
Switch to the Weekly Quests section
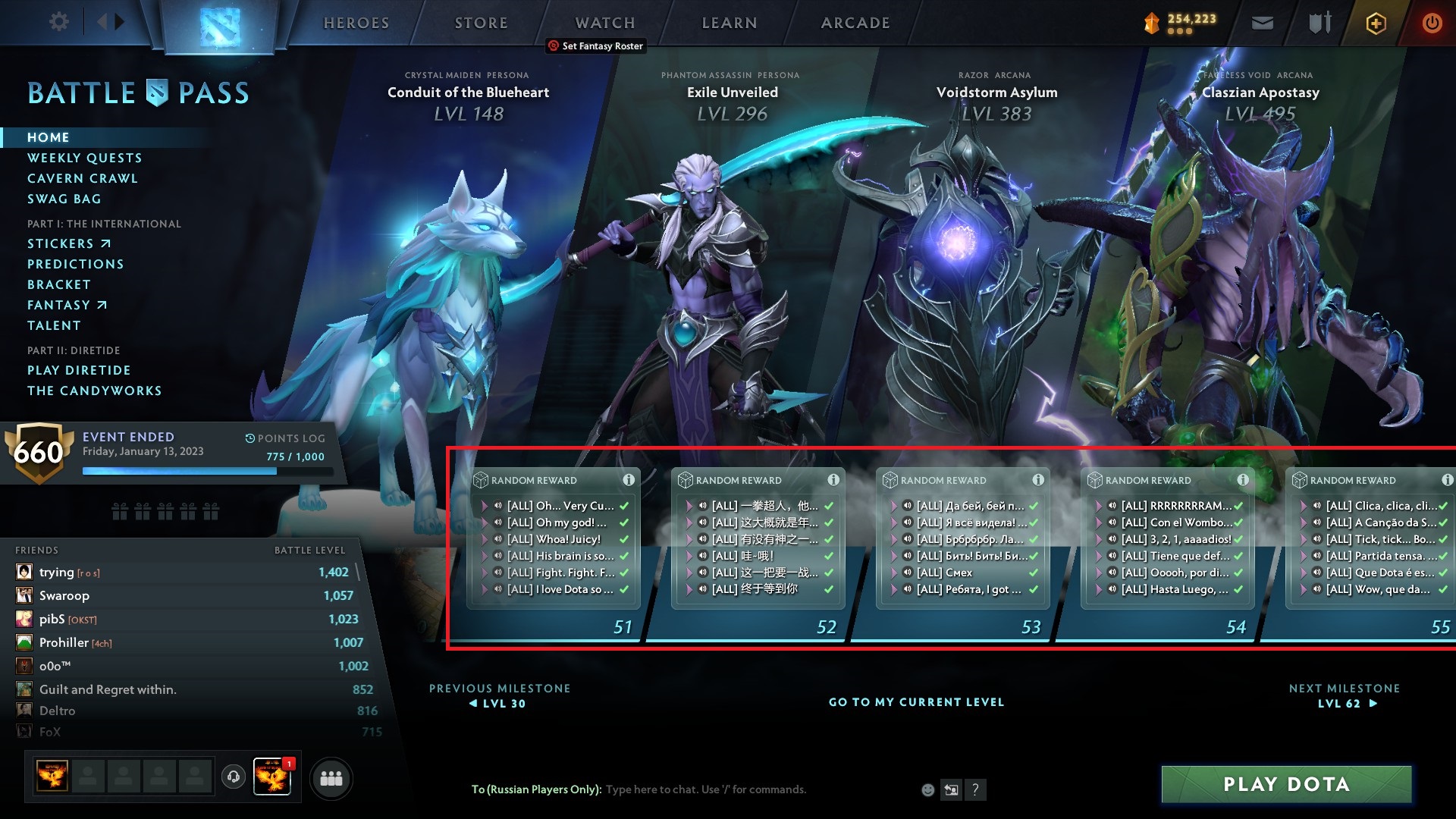pos(84,158)
